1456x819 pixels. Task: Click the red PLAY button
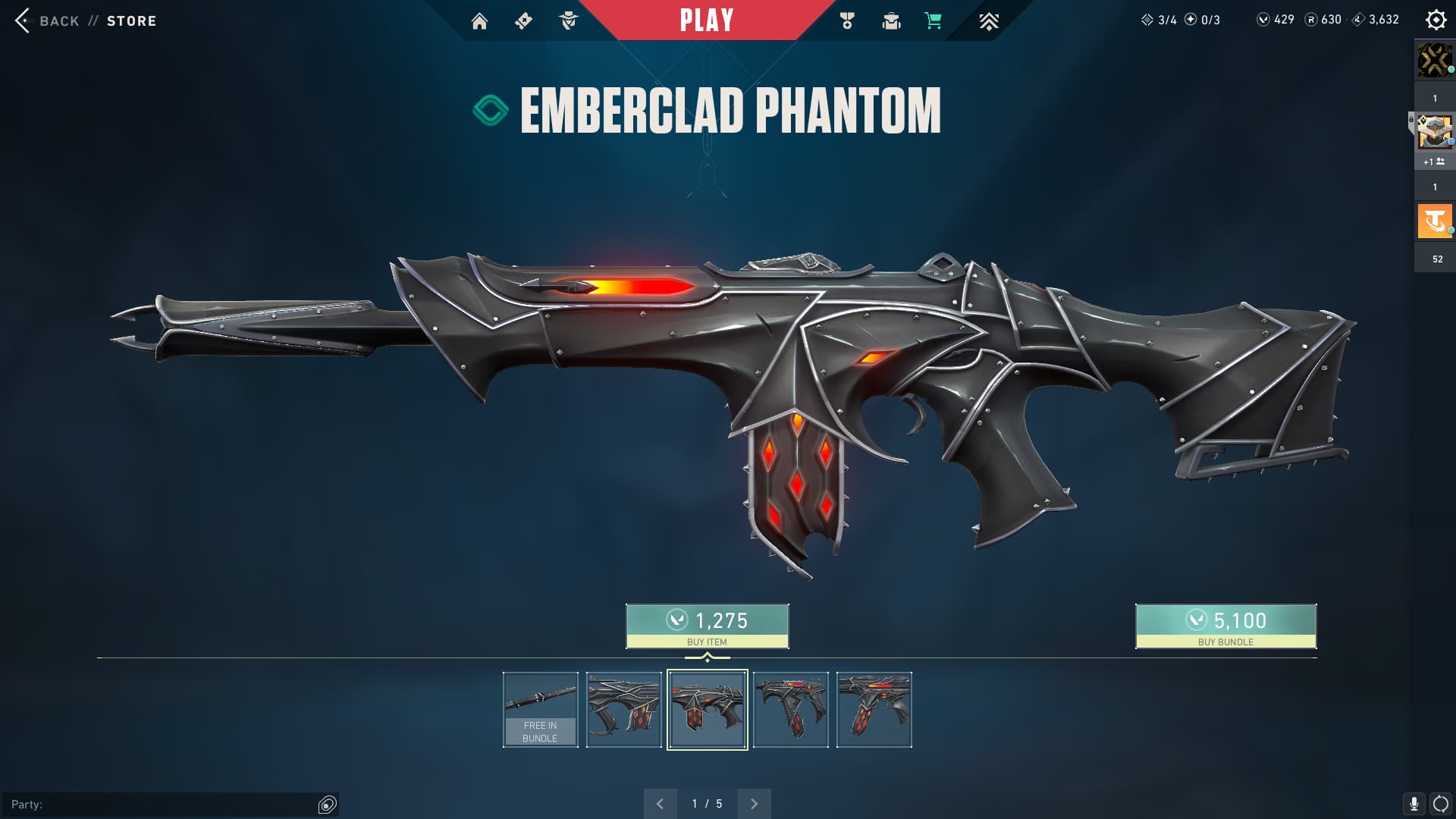[706, 20]
